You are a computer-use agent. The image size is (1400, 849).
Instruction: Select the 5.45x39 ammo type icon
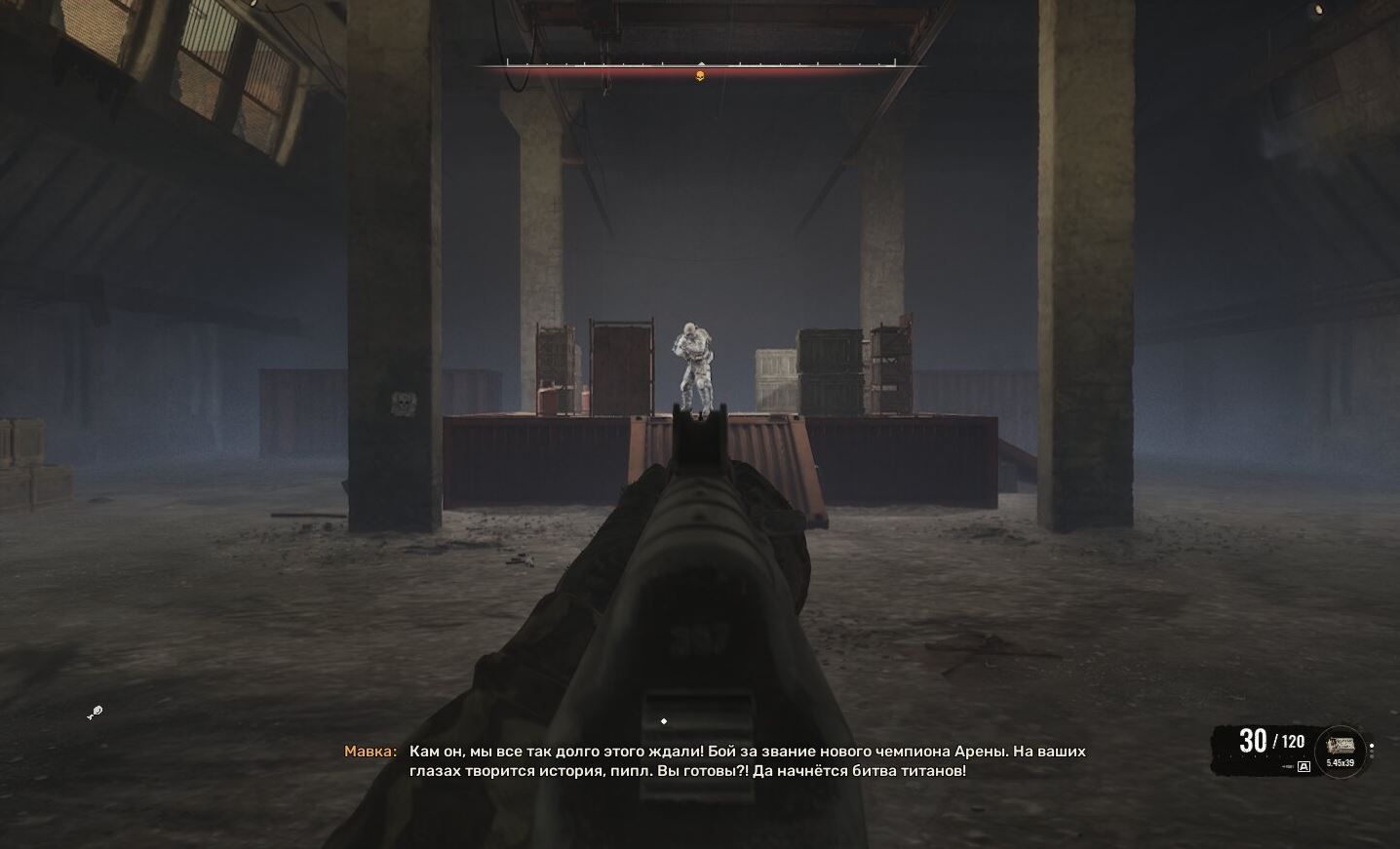[x=1341, y=762]
